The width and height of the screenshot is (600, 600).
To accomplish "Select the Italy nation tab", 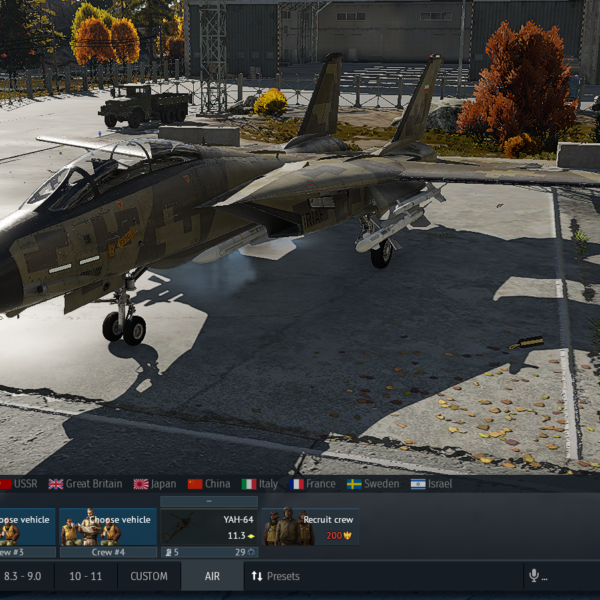I will pyautogui.click(x=262, y=484).
